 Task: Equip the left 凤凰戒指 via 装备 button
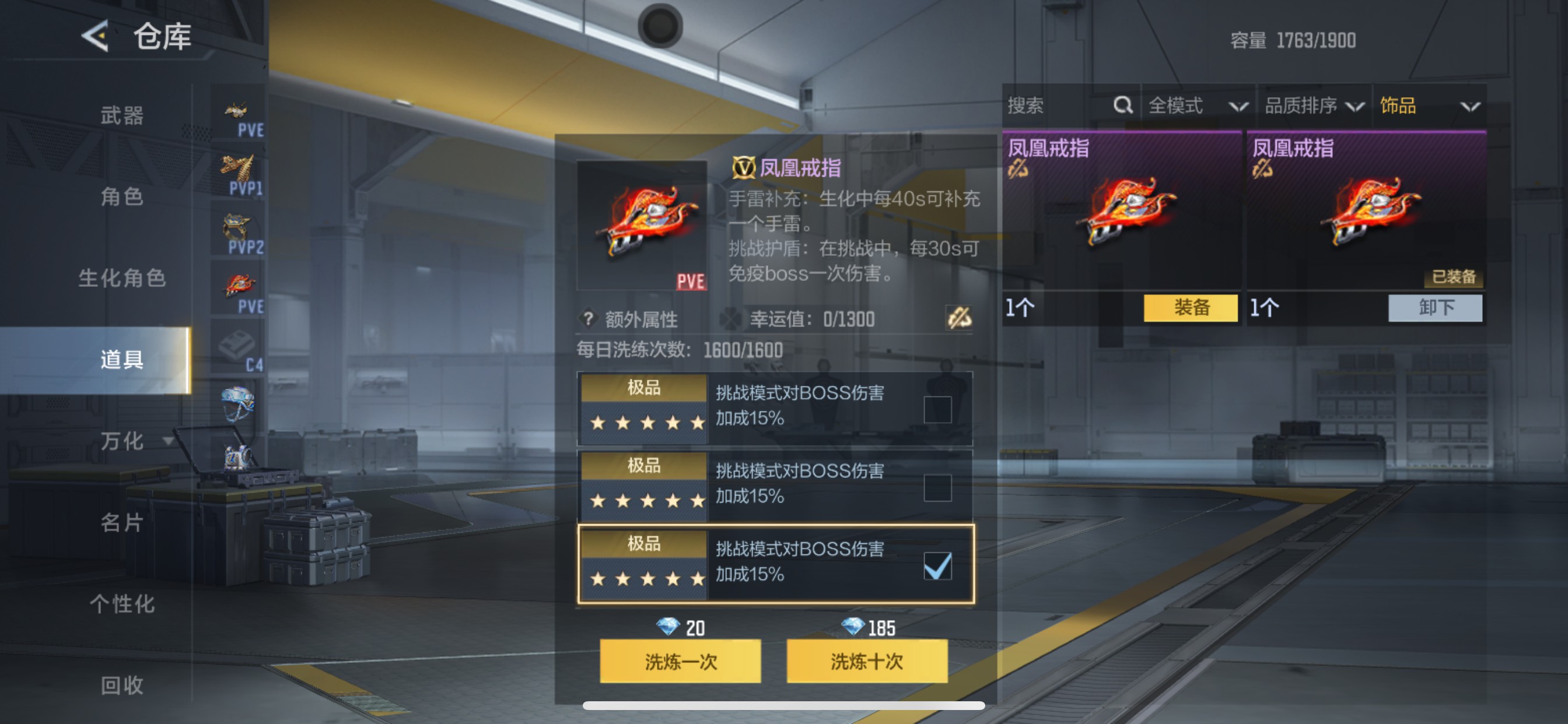click(x=1190, y=308)
